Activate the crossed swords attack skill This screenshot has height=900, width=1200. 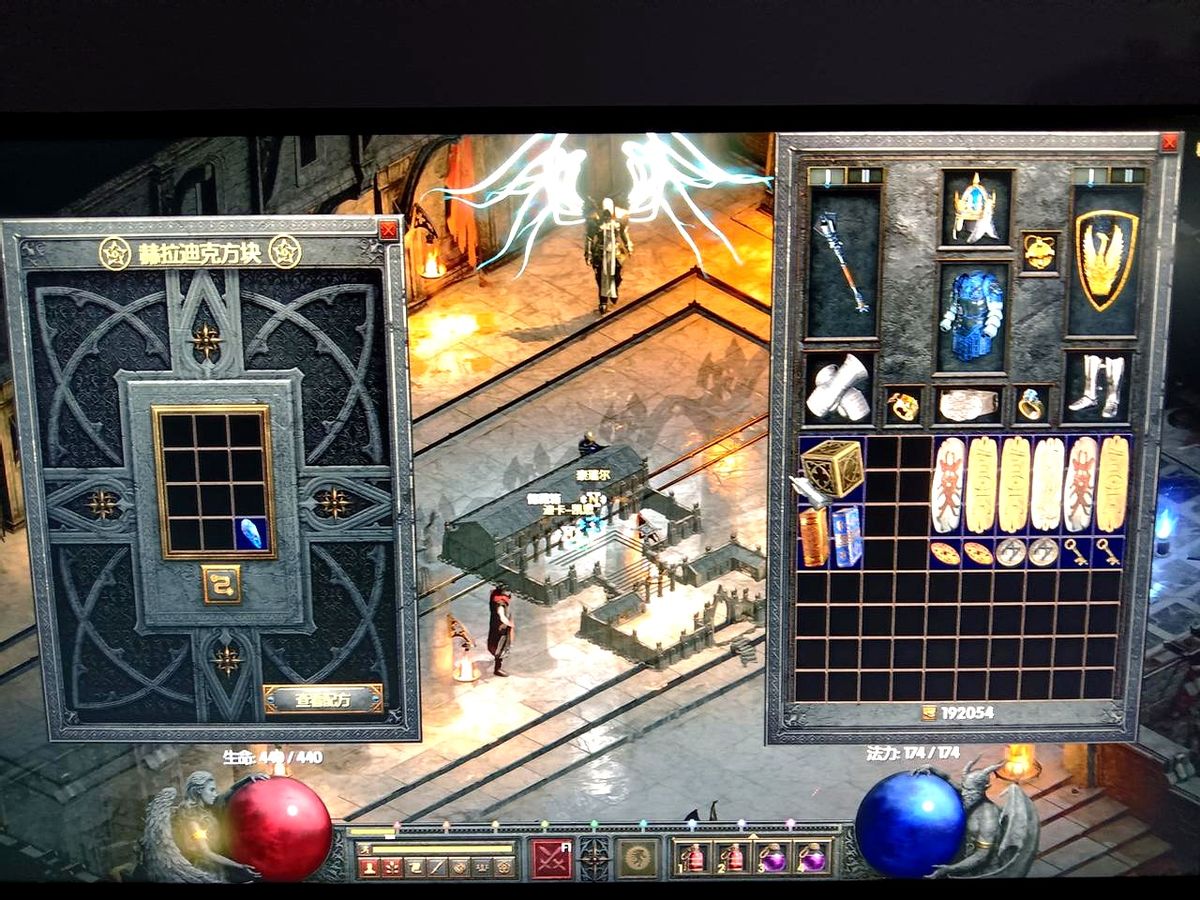point(551,858)
